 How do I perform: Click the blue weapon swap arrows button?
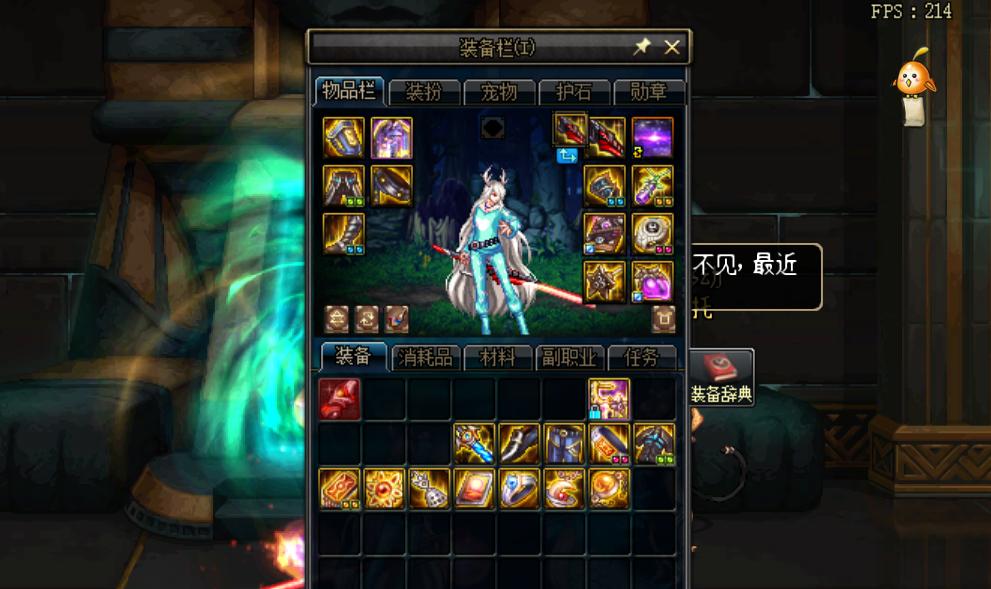point(567,155)
